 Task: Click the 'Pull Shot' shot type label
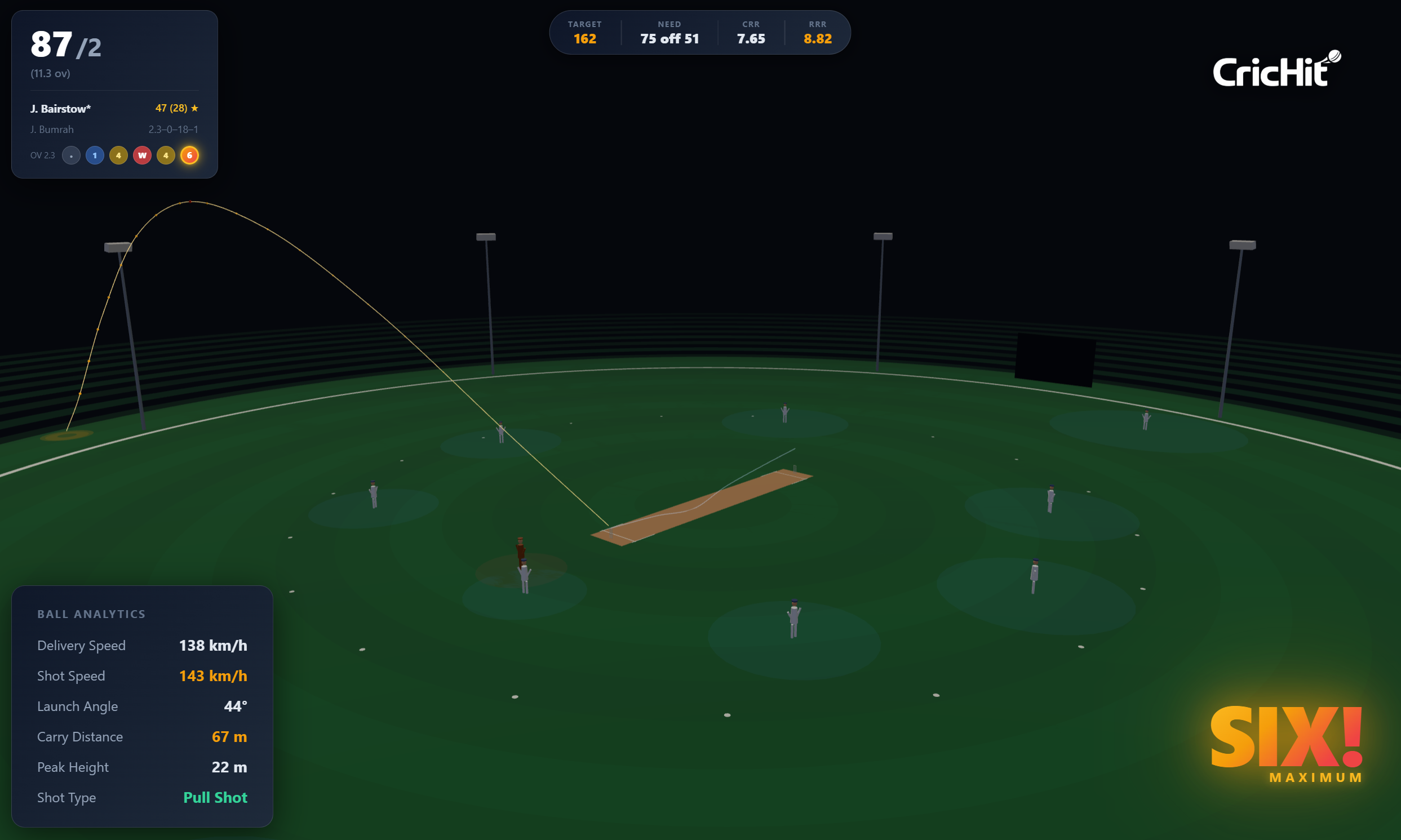pos(215,798)
